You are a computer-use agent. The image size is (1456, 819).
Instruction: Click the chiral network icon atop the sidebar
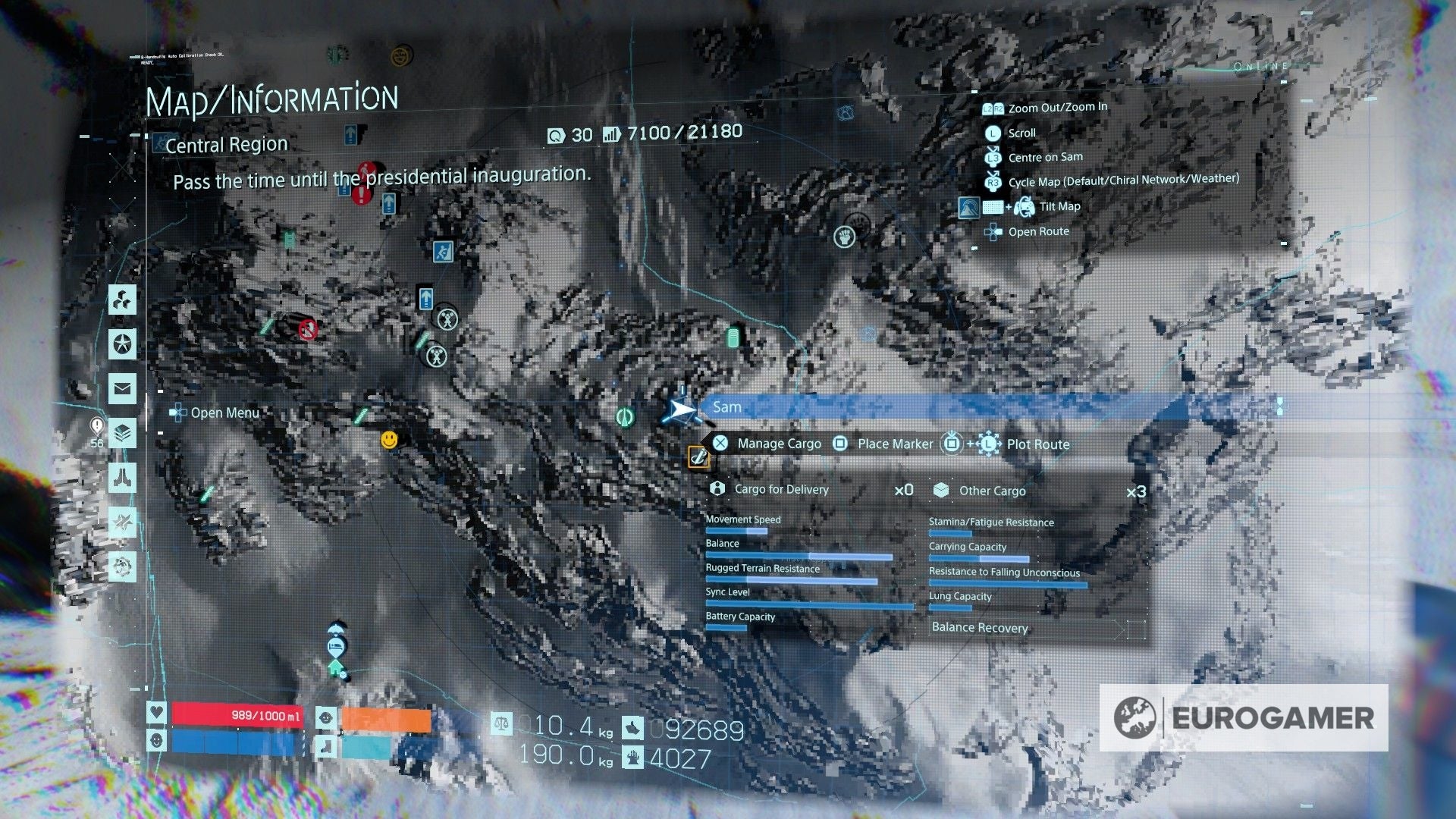pos(121,300)
